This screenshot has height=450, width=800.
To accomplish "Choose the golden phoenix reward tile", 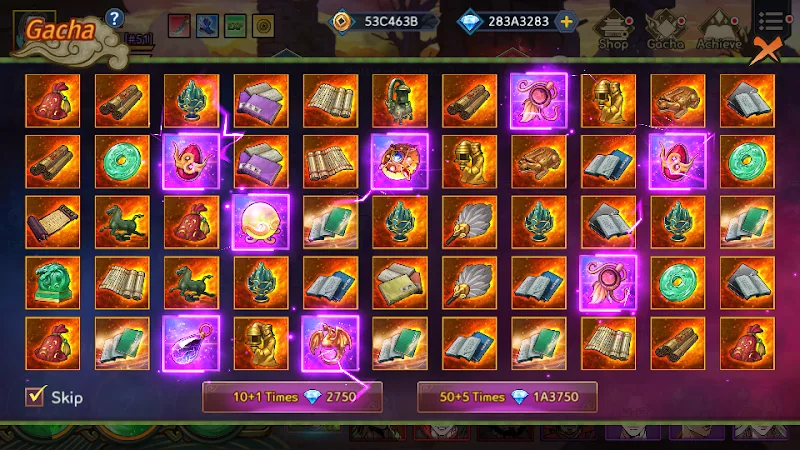I will tap(330, 343).
